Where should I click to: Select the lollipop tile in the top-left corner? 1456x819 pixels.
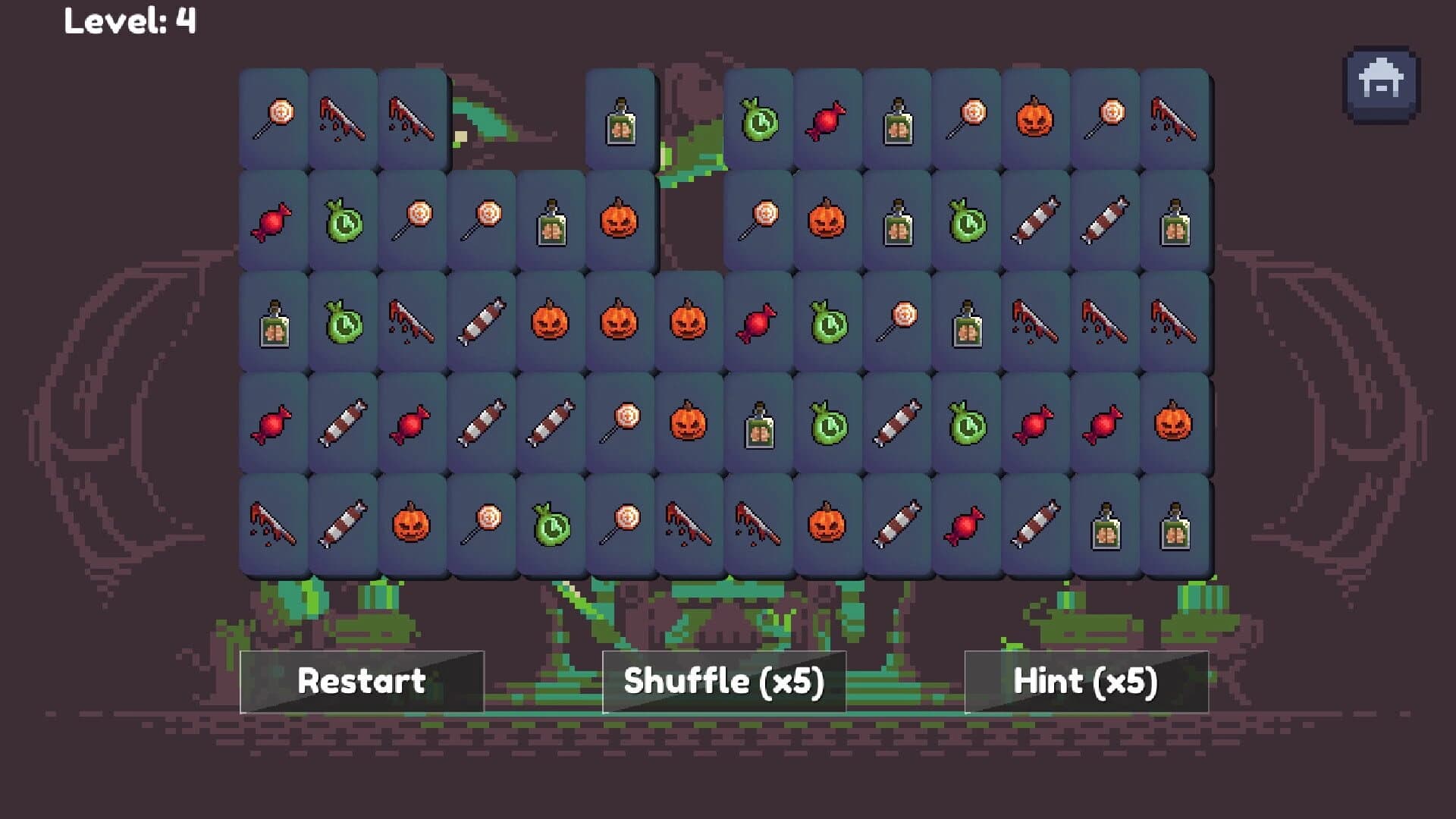pyautogui.click(x=273, y=118)
